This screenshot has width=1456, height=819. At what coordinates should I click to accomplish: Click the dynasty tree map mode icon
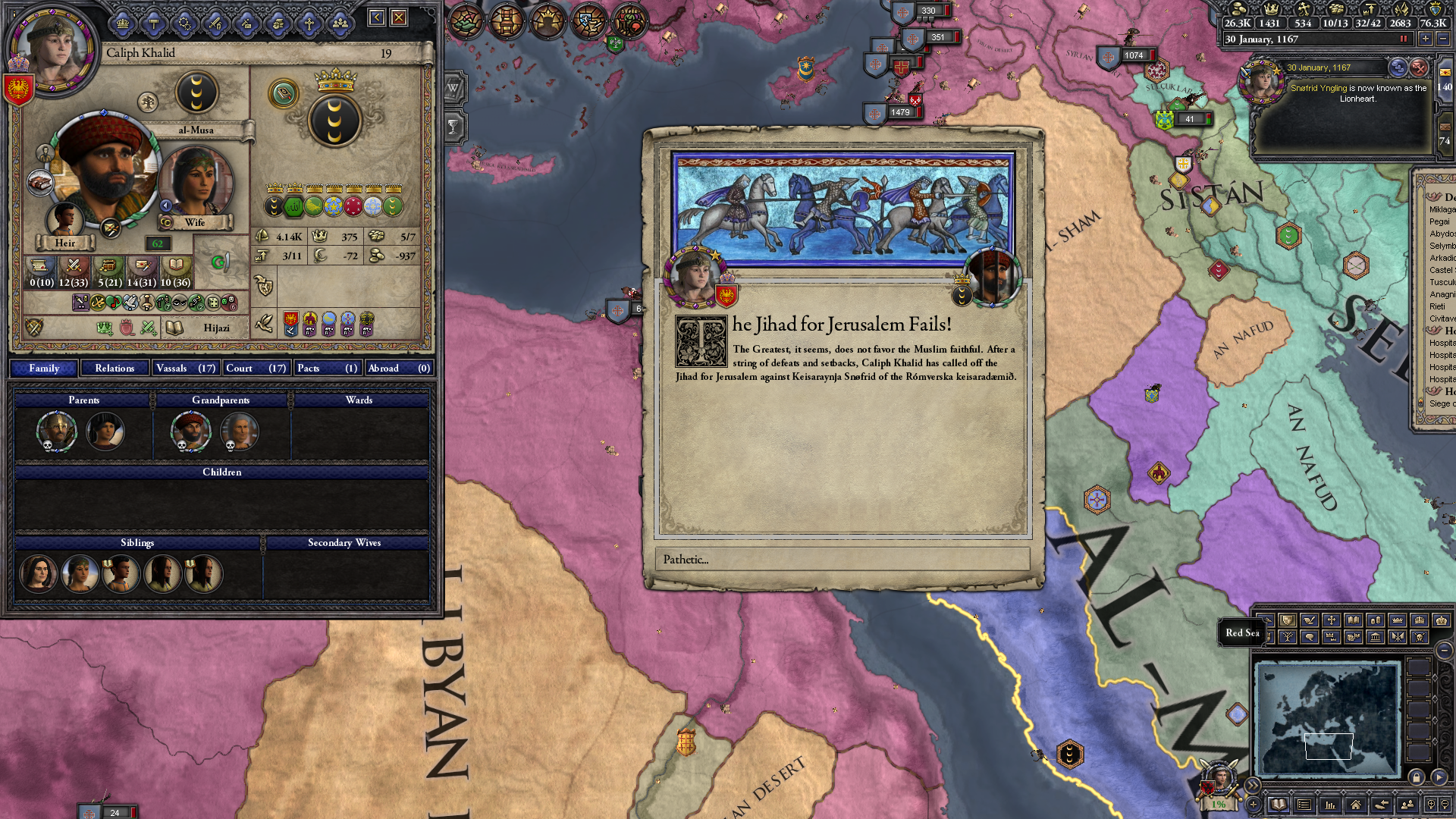1289,637
